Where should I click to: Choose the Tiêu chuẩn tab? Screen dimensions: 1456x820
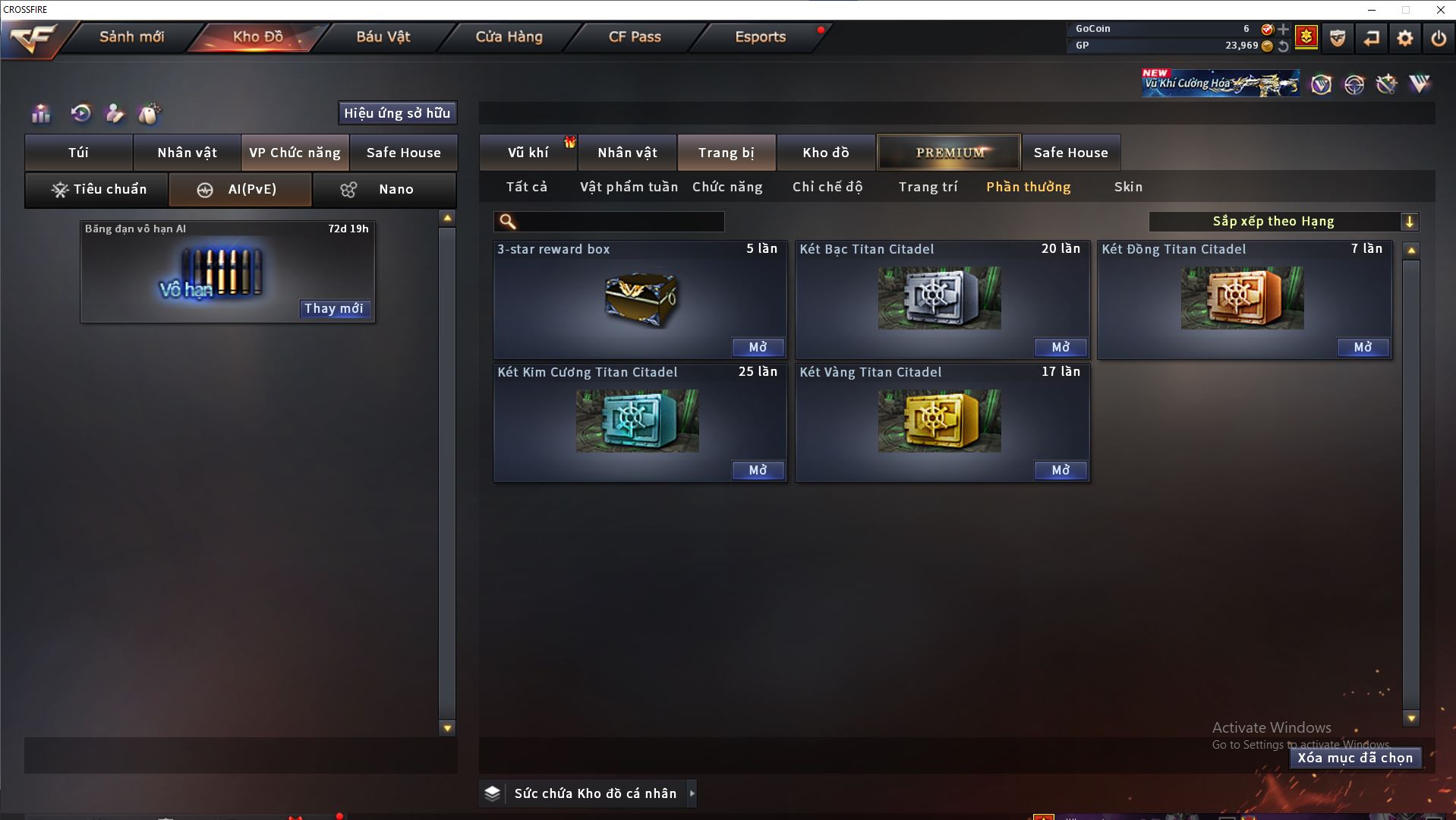[97, 189]
